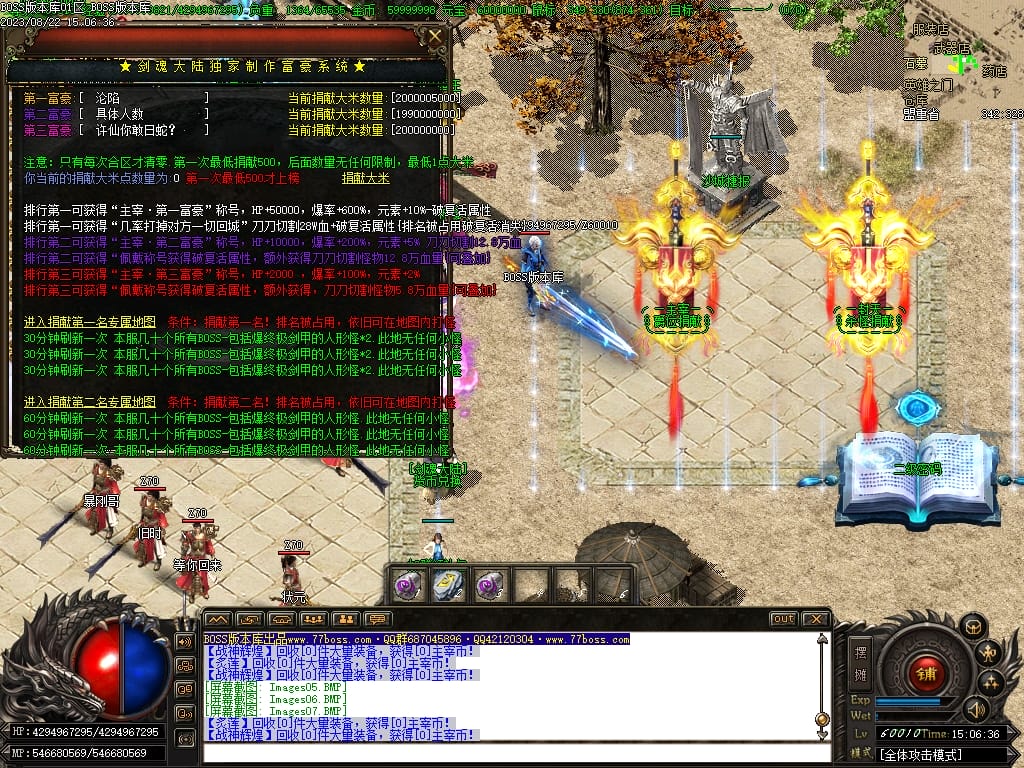Click the top button beside the HP orb

point(185,641)
